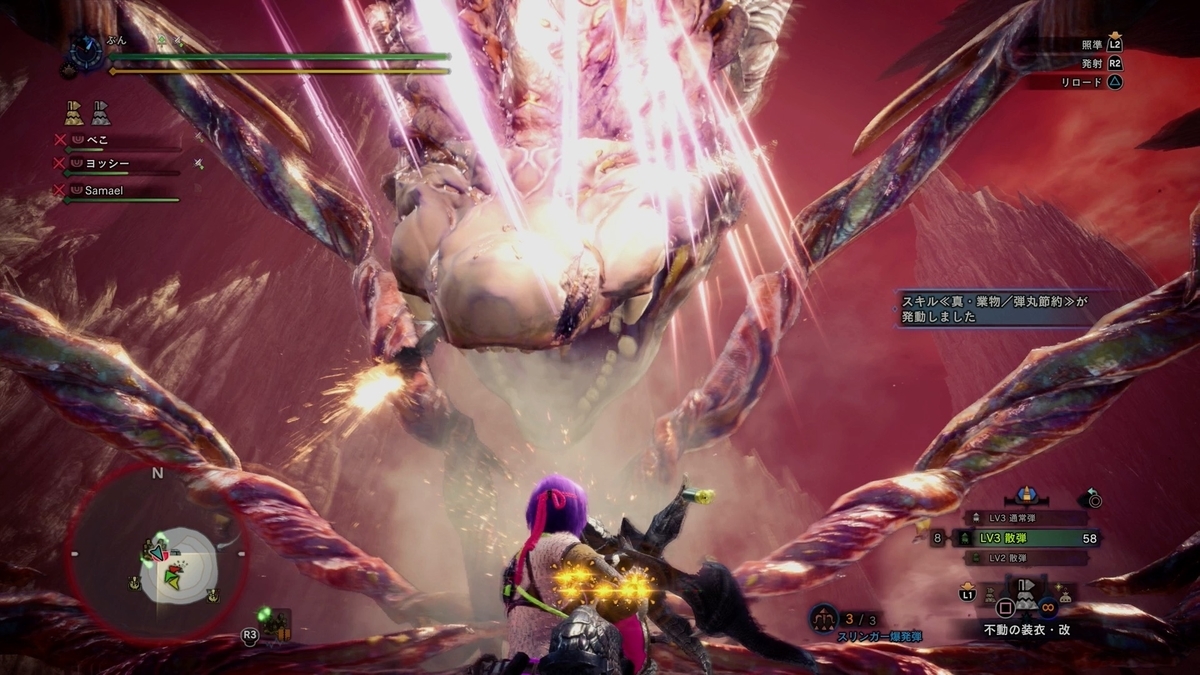Click the スリンガー爆発弾 slinger ammo icon
1200x675 pixels.
coord(824,619)
